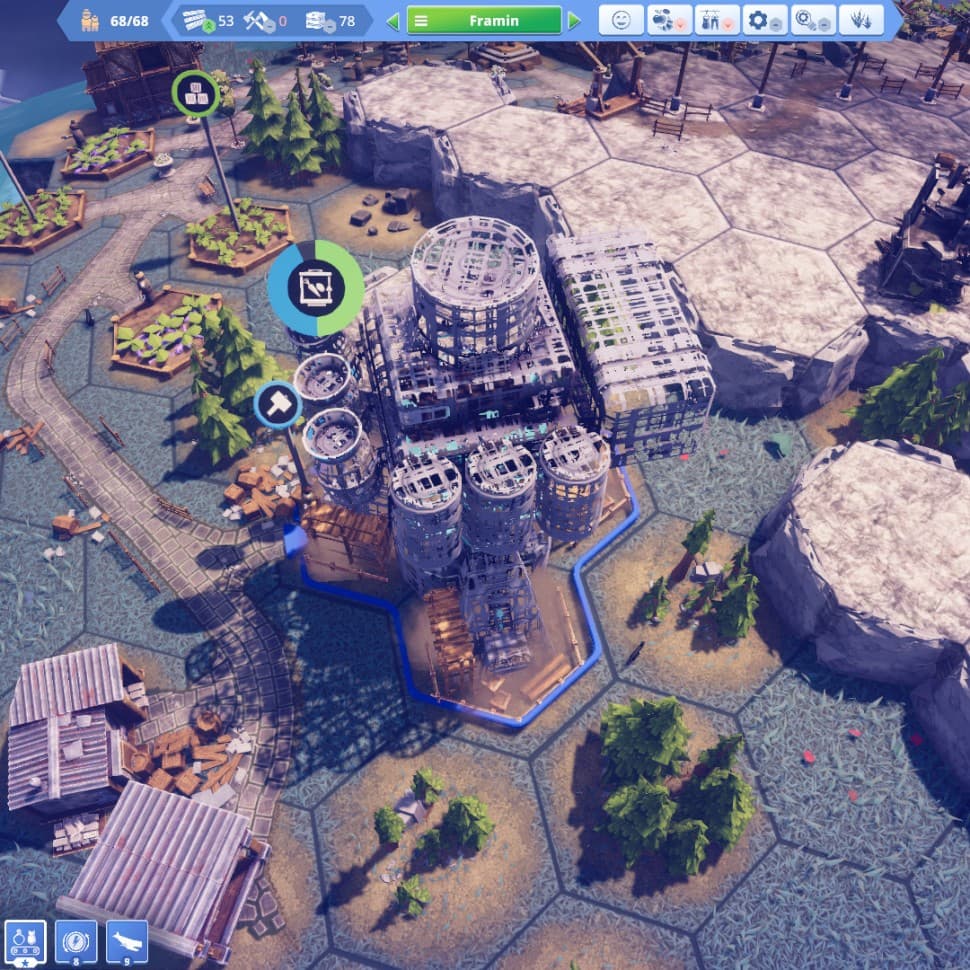Open the gear settings menu
970x970 pixels.
[765, 20]
